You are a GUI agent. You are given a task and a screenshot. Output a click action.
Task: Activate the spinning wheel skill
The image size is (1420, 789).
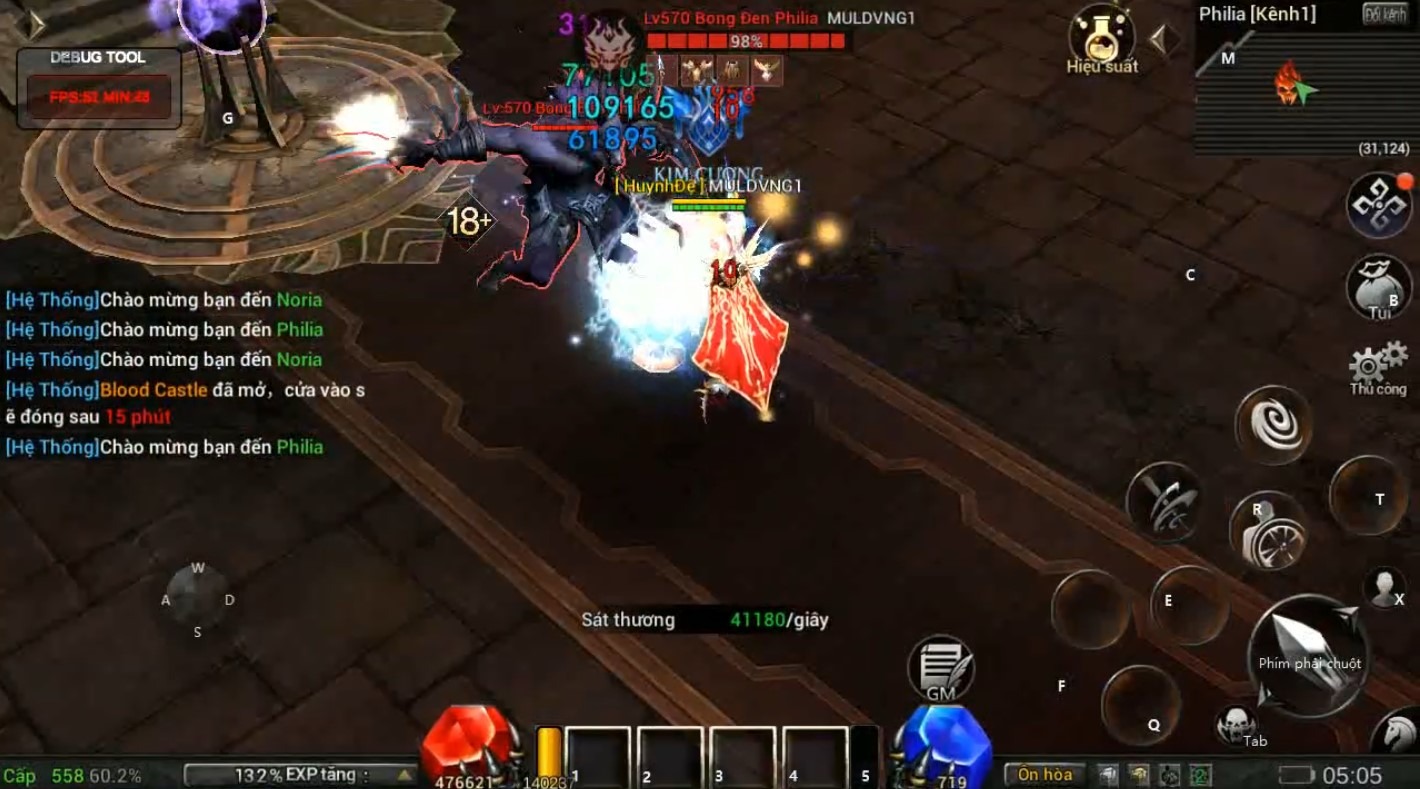1267,532
